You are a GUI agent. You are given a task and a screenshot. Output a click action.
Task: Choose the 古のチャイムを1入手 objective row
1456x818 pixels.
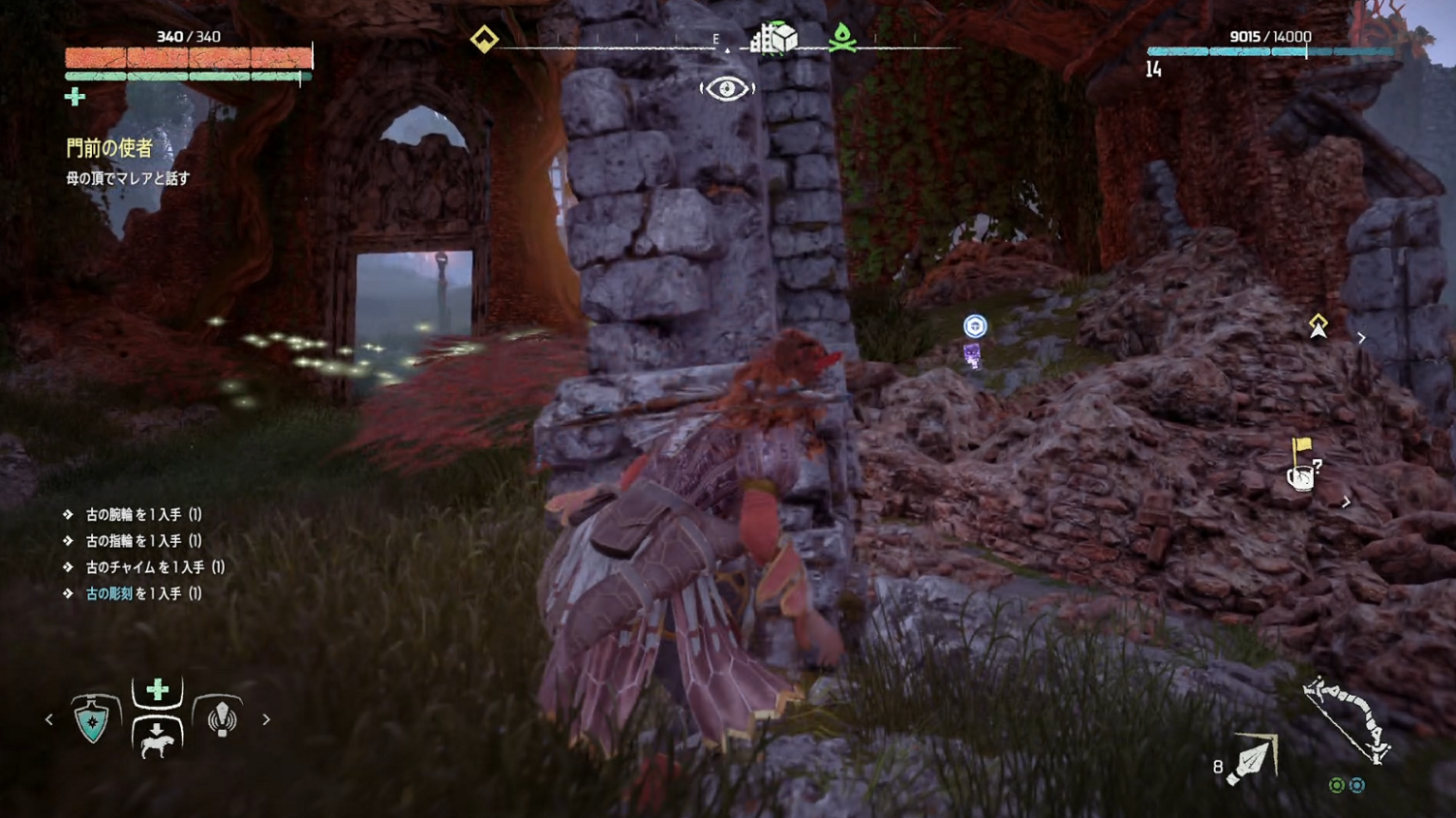tap(155, 567)
